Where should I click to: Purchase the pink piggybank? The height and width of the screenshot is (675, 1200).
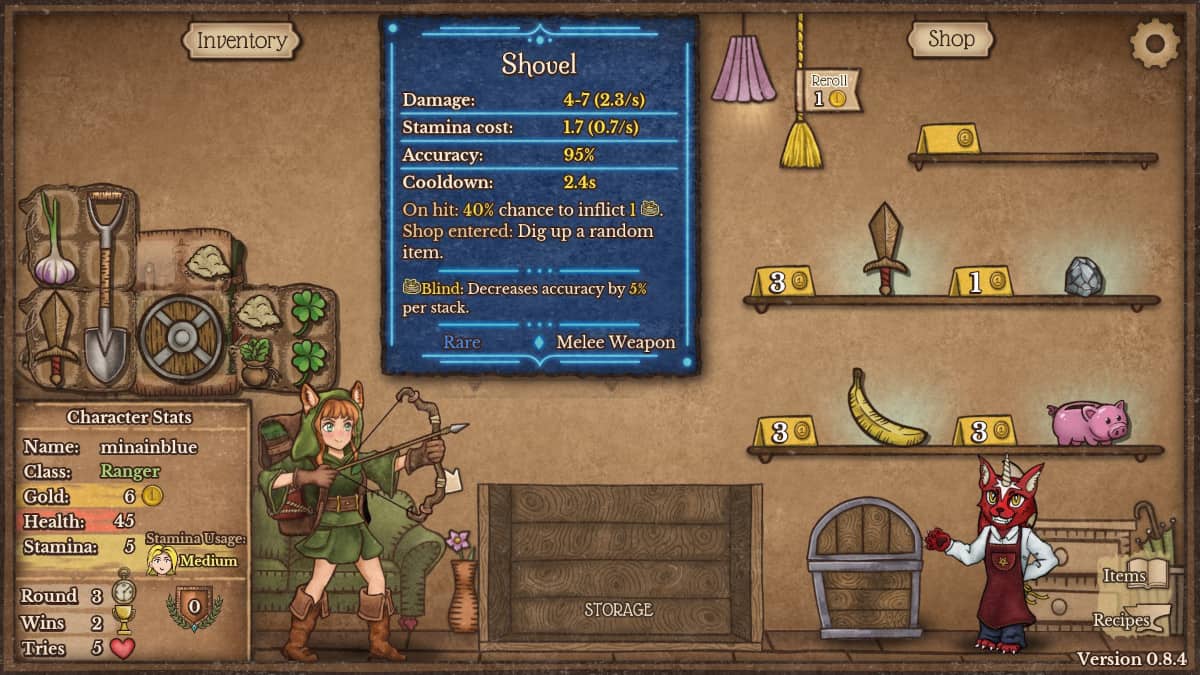click(1088, 421)
